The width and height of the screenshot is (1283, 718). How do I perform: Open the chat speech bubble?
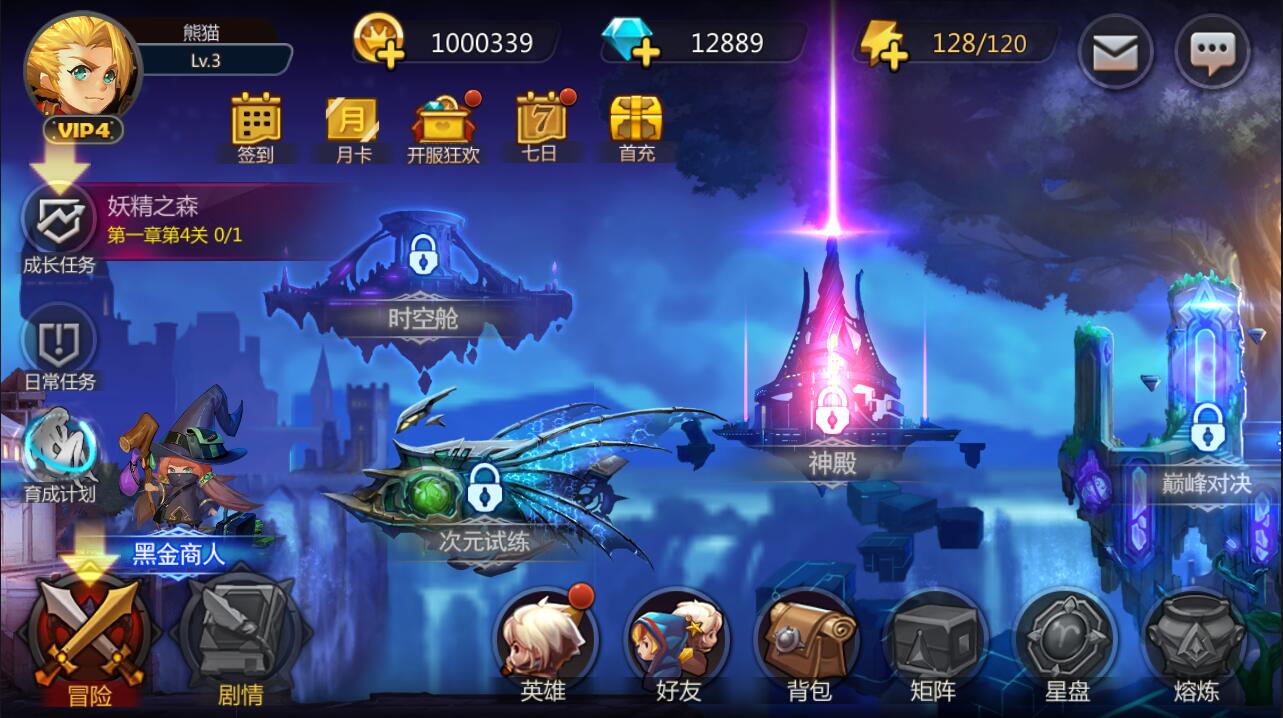[1212, 50]
